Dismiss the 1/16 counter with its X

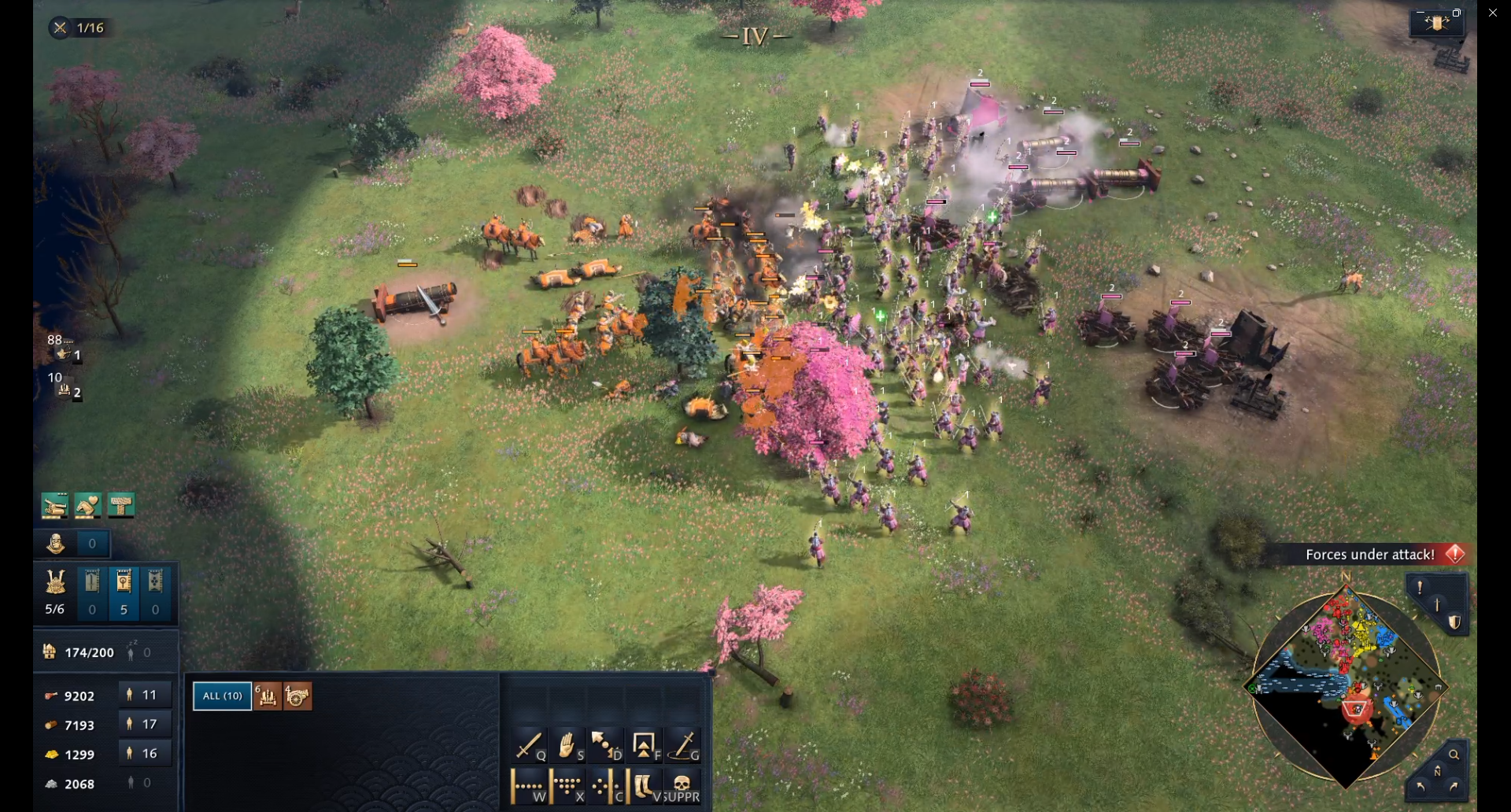tap(60, 28)
